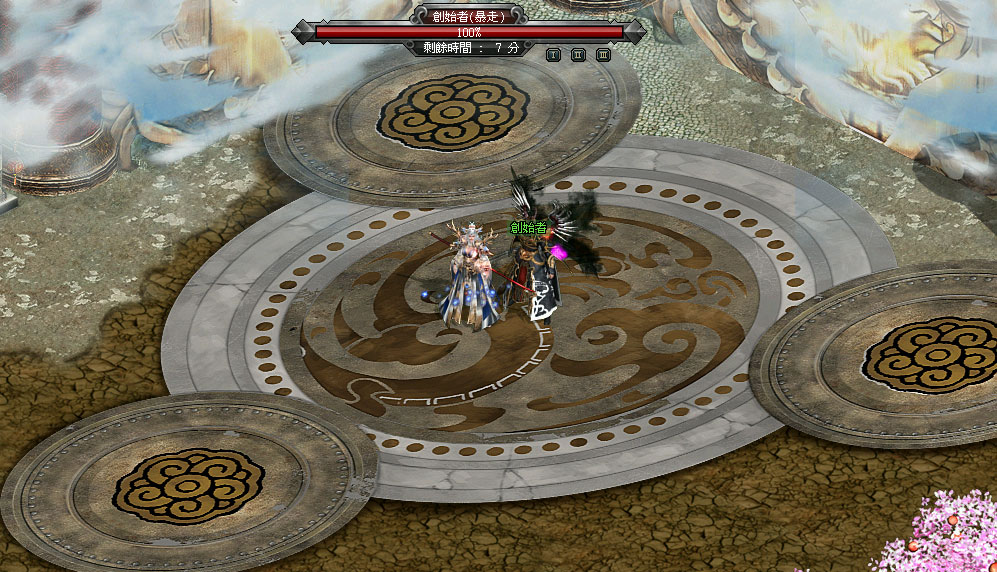Activate the Roman numeral III button
The width and height of the screenshot is (997, 572).
(x=603, y=55)
